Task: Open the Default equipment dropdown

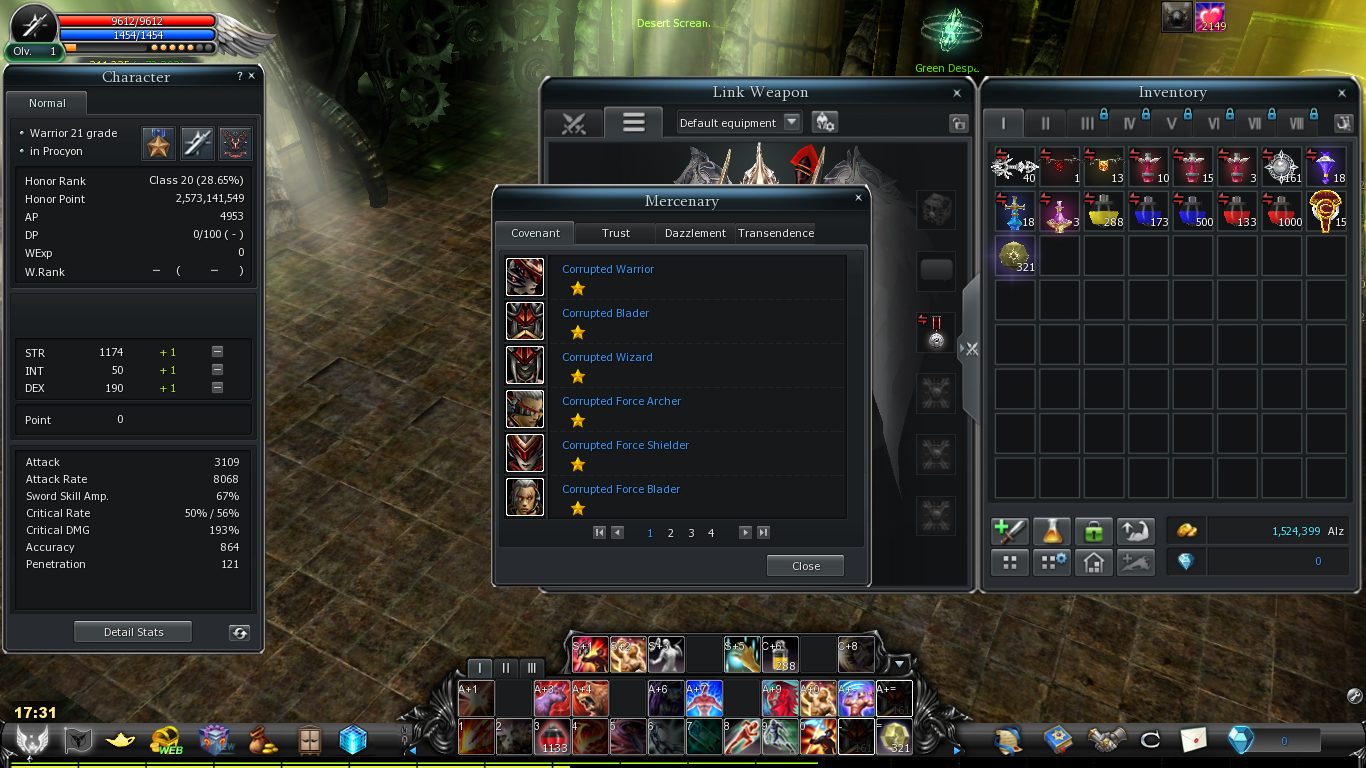Action: click(x=791, y=122)
